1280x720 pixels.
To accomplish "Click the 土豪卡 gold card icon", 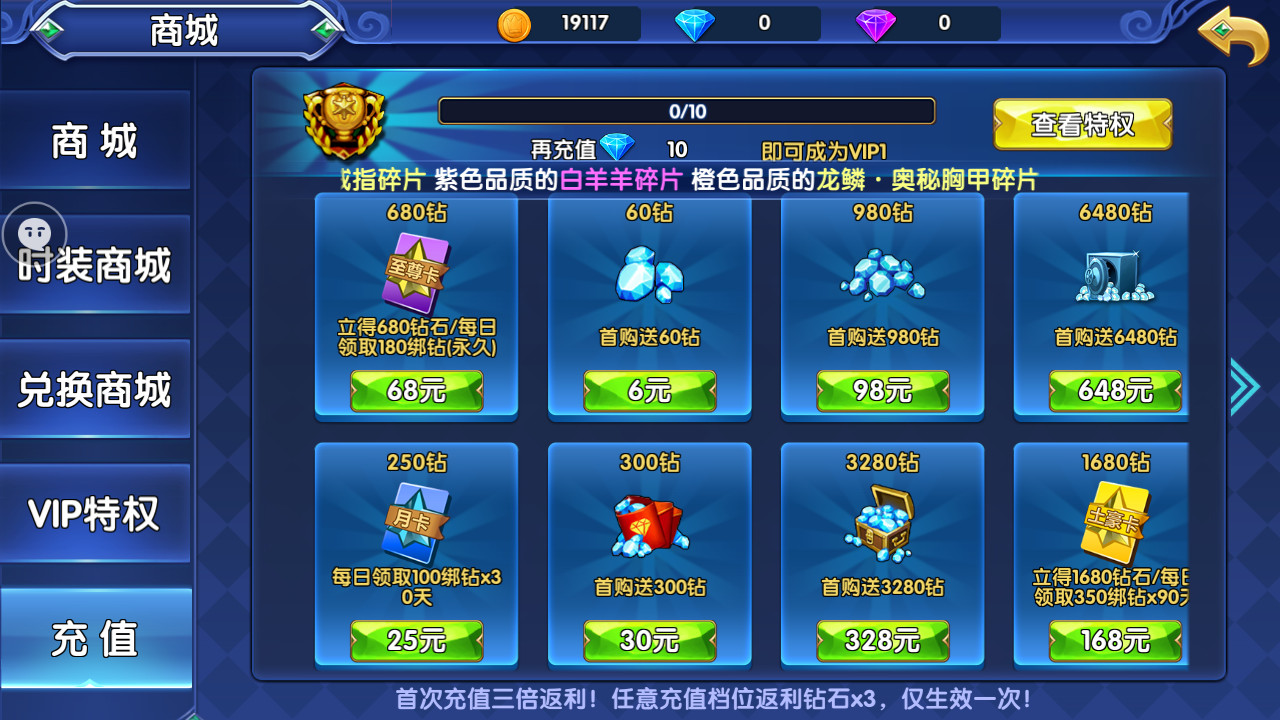I will 1114,523.
